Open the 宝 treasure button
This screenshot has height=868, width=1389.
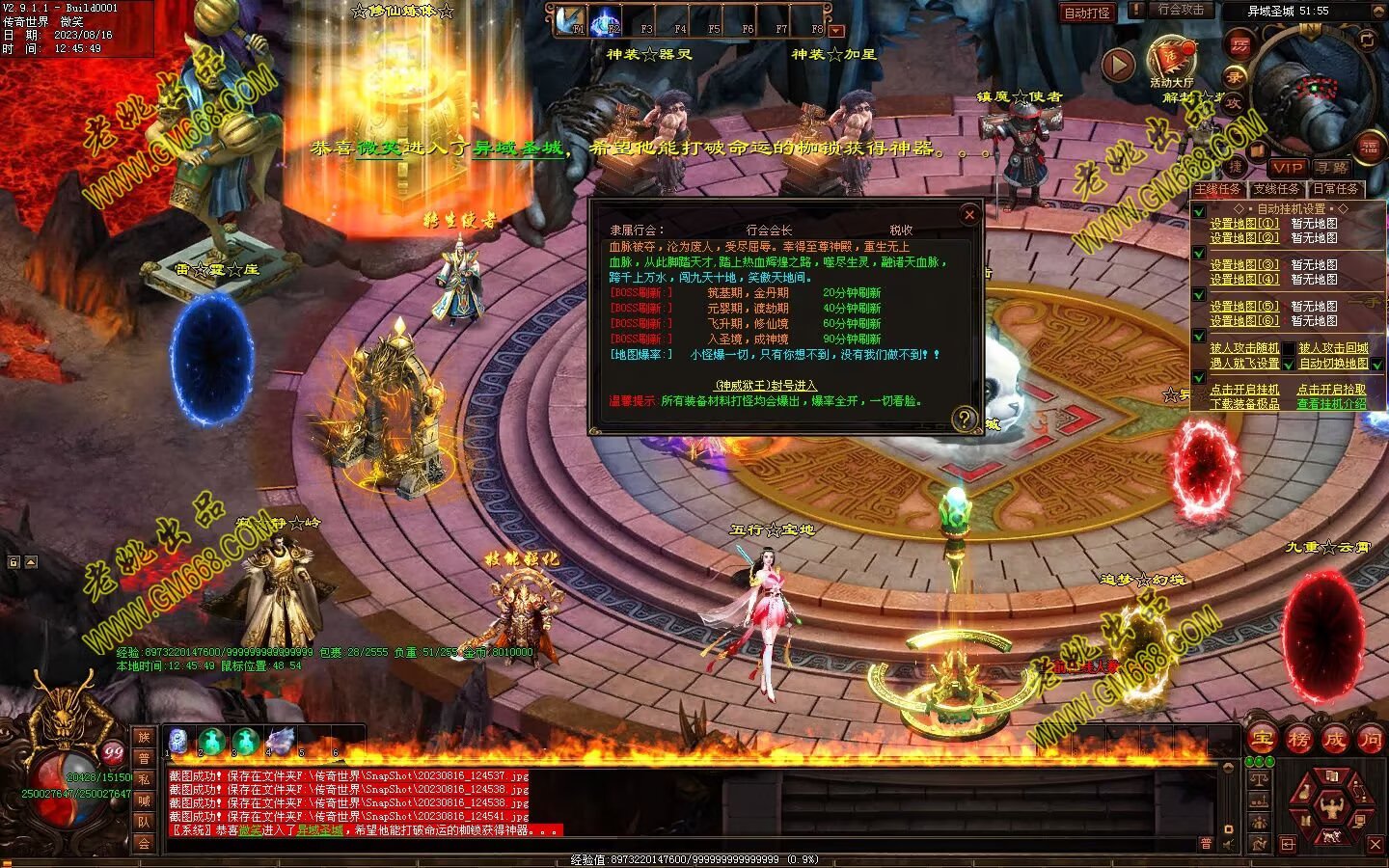coord(1262,740)
